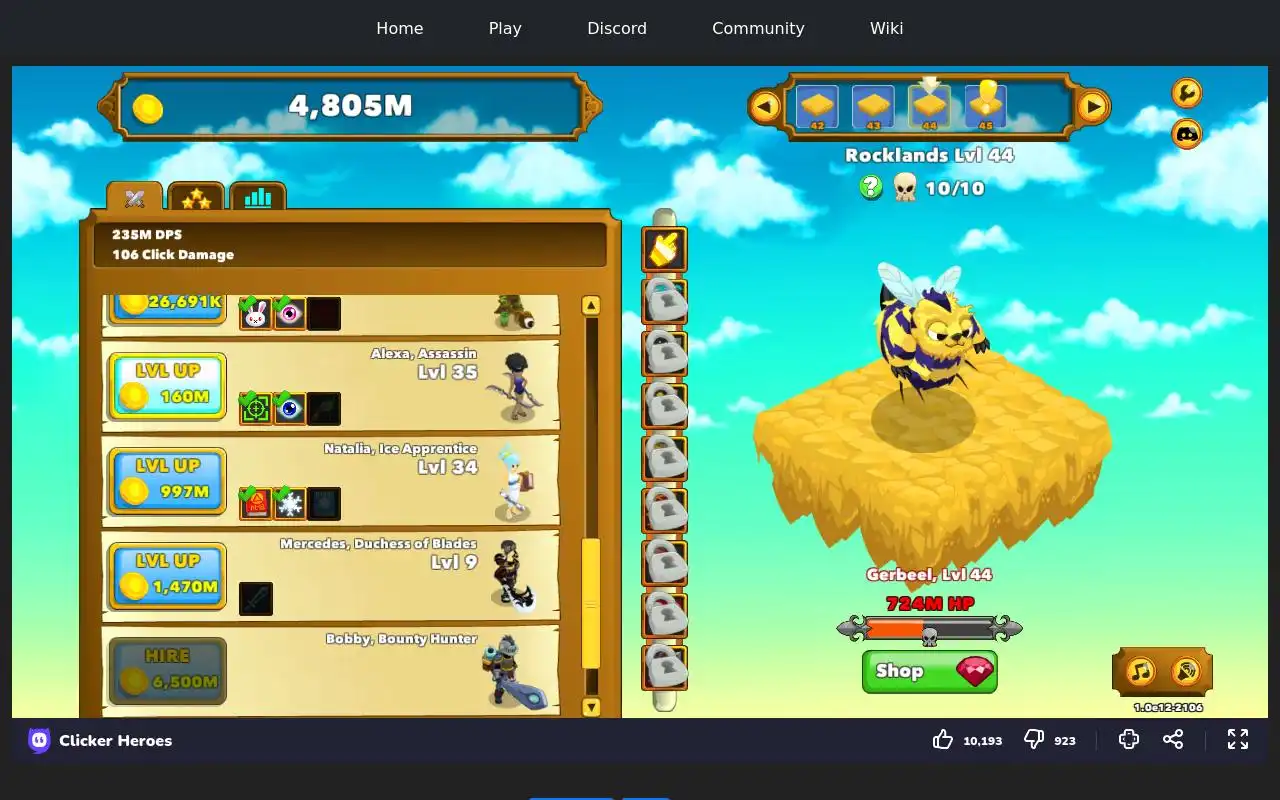Select zone 45 tile

pyautogui.click(x=986, y=106)
